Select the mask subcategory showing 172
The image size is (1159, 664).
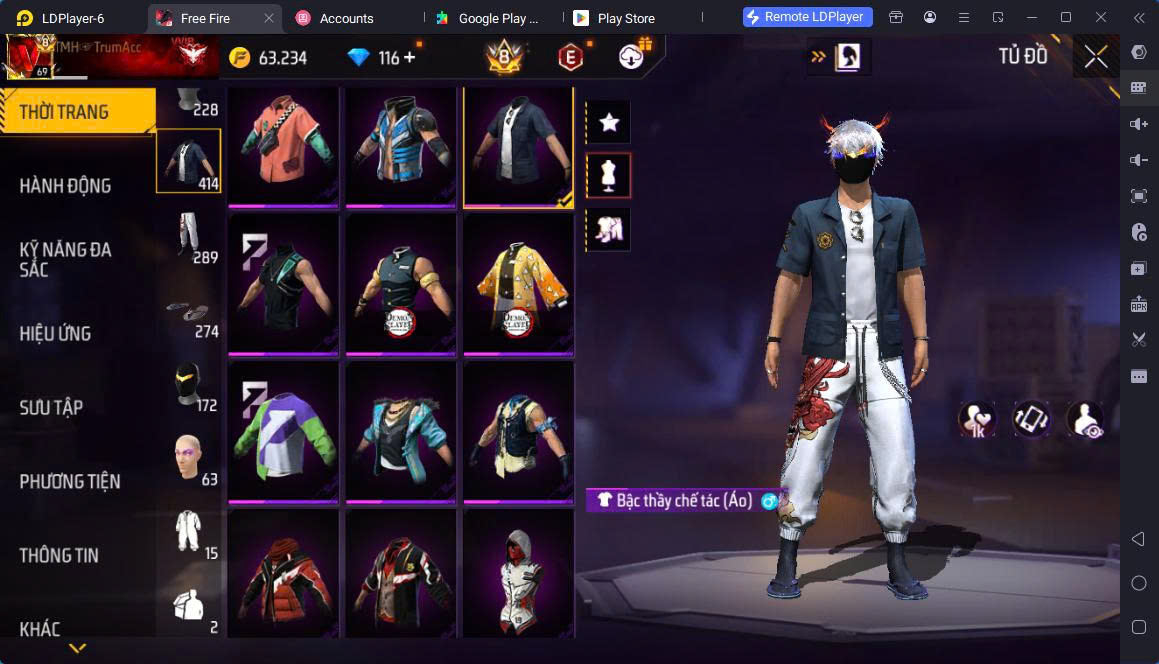tap(189, 385)
